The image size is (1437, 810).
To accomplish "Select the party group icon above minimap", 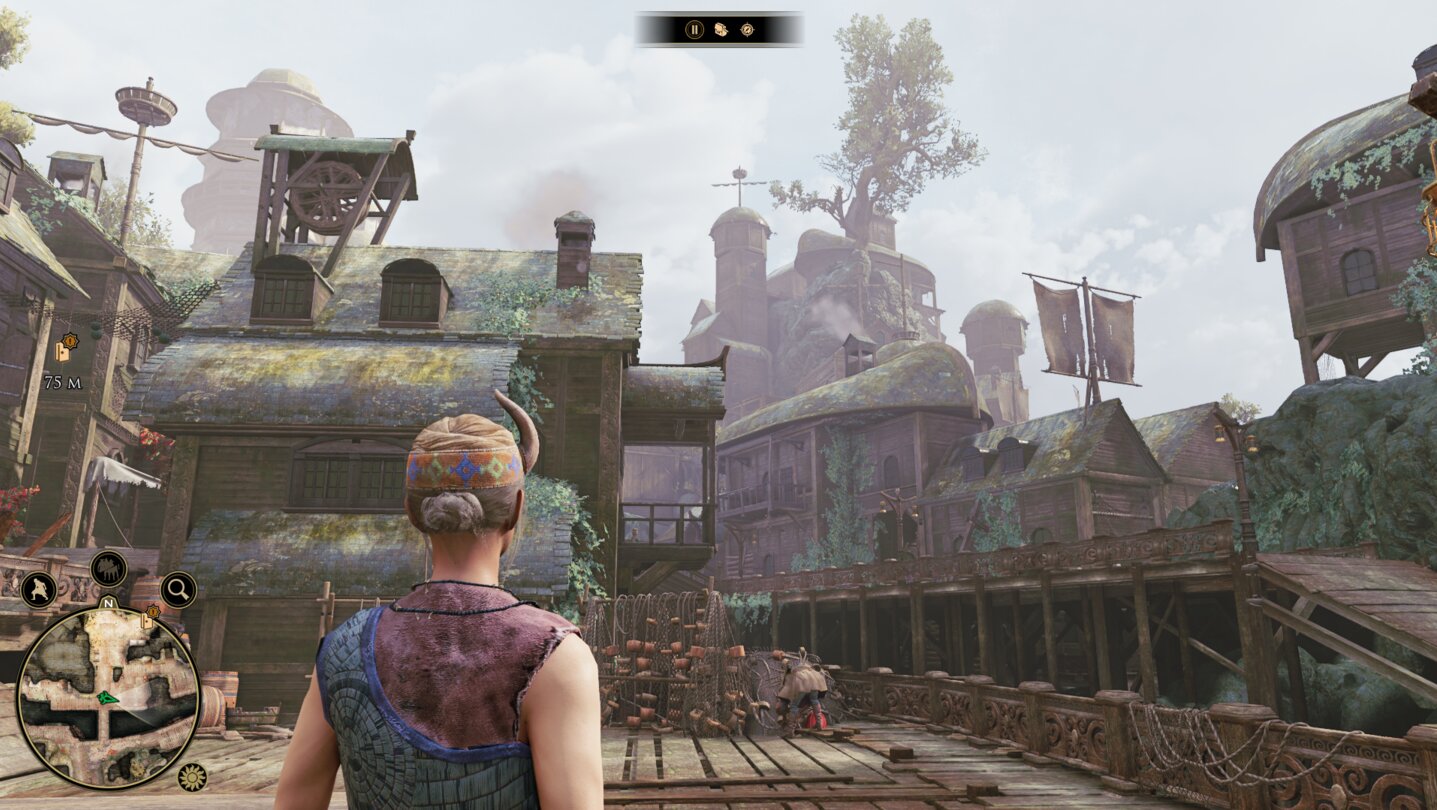I will [108, 569].
